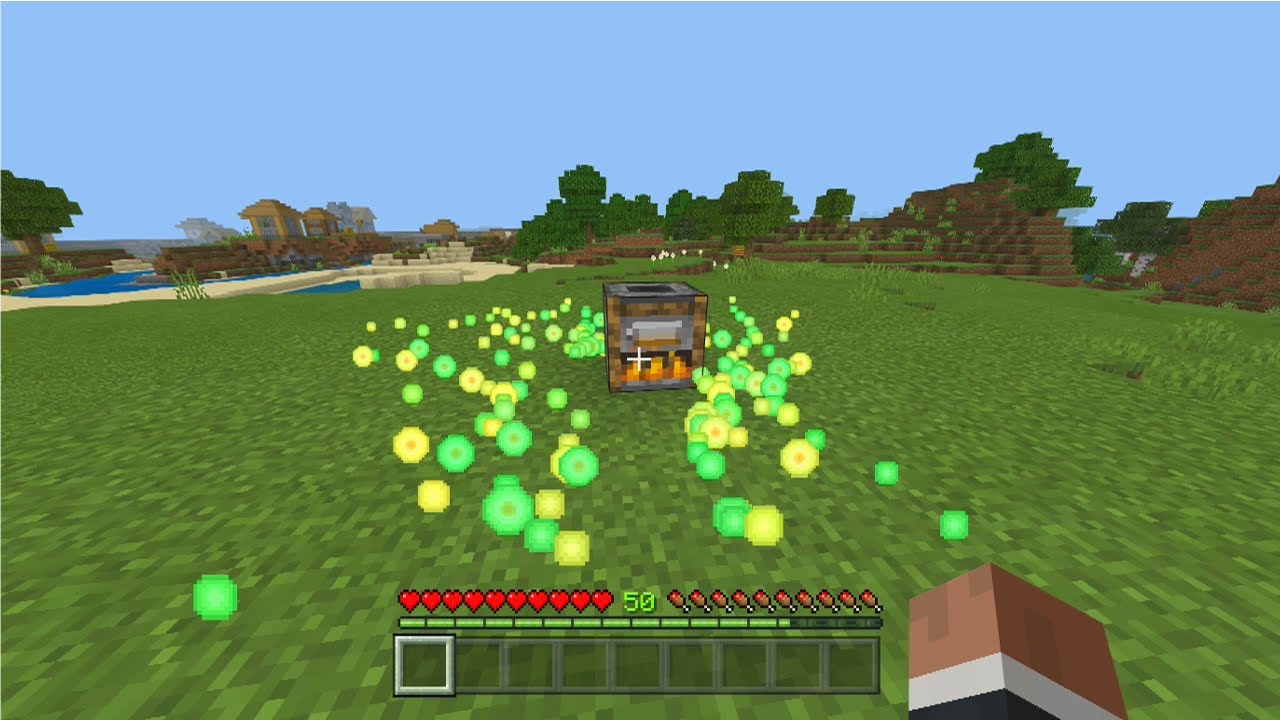Click the last heart in the health bar
Image resolution: width=1280 pixels, height=720 pixels.
[603, 601]
